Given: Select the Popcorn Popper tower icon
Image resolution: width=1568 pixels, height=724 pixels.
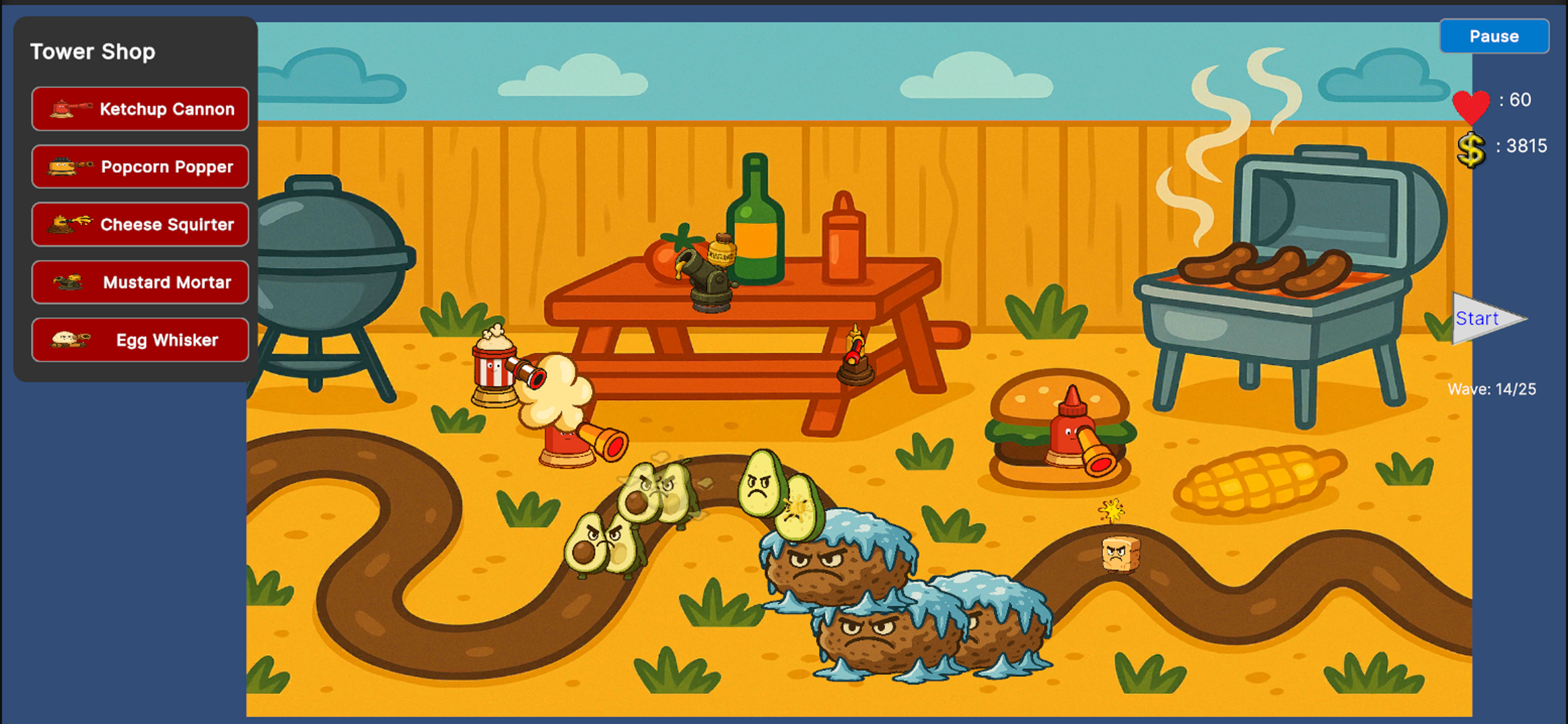Looking at the screenshot, I should pyautogui.click(x=139, y=166).
